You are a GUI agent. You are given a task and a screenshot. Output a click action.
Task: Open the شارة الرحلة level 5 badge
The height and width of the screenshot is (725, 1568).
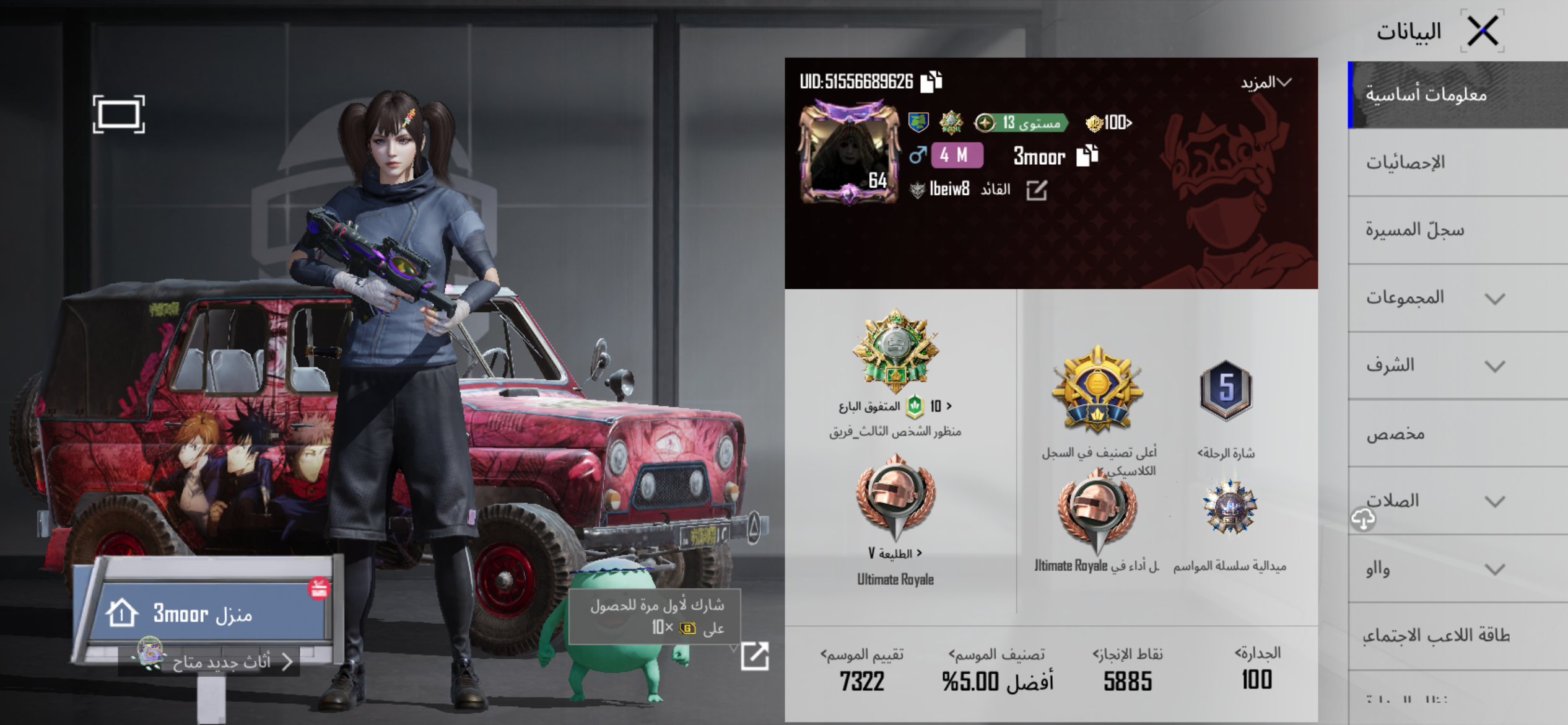pos(1226,390)
